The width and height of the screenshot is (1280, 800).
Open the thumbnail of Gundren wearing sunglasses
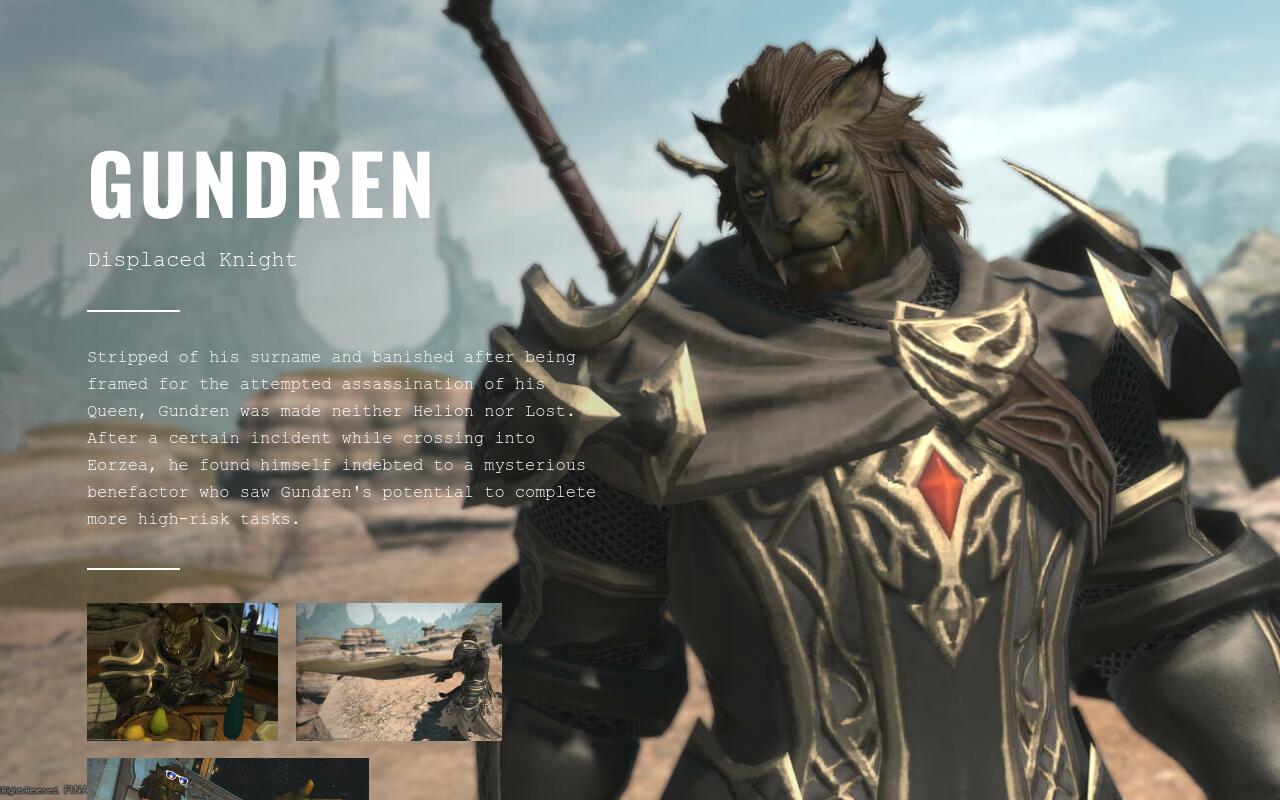pyautogui.click(x=227, y=779)
